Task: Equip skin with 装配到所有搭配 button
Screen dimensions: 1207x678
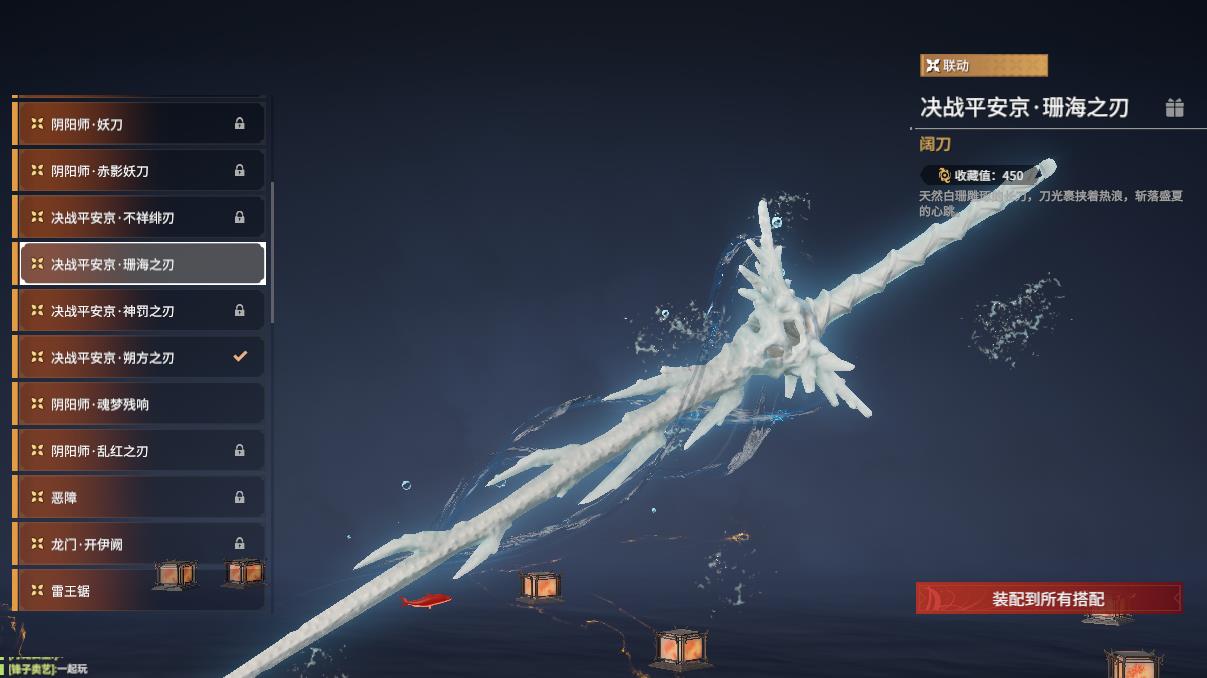Action: [1048, 599]
